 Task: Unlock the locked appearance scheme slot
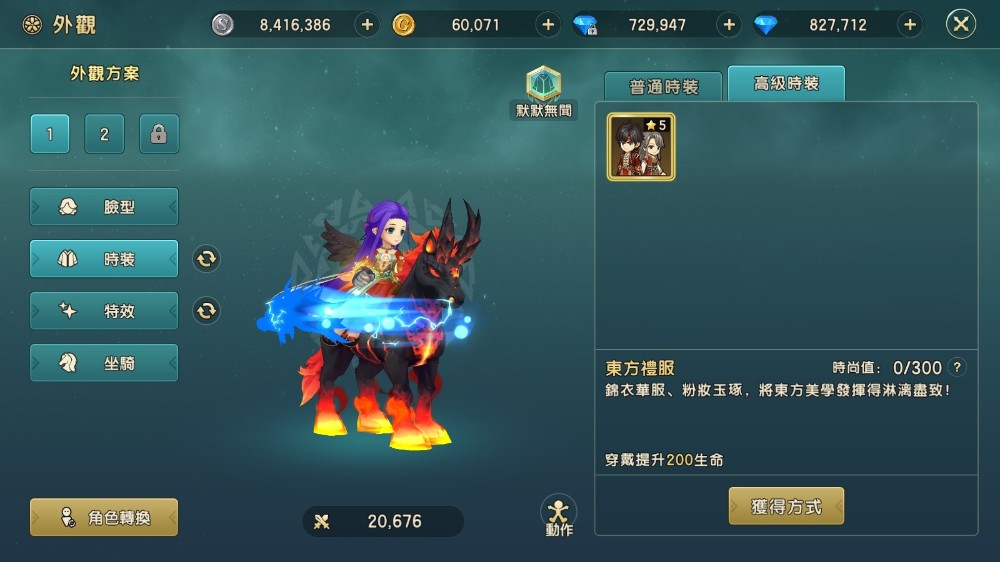[159, 134]
